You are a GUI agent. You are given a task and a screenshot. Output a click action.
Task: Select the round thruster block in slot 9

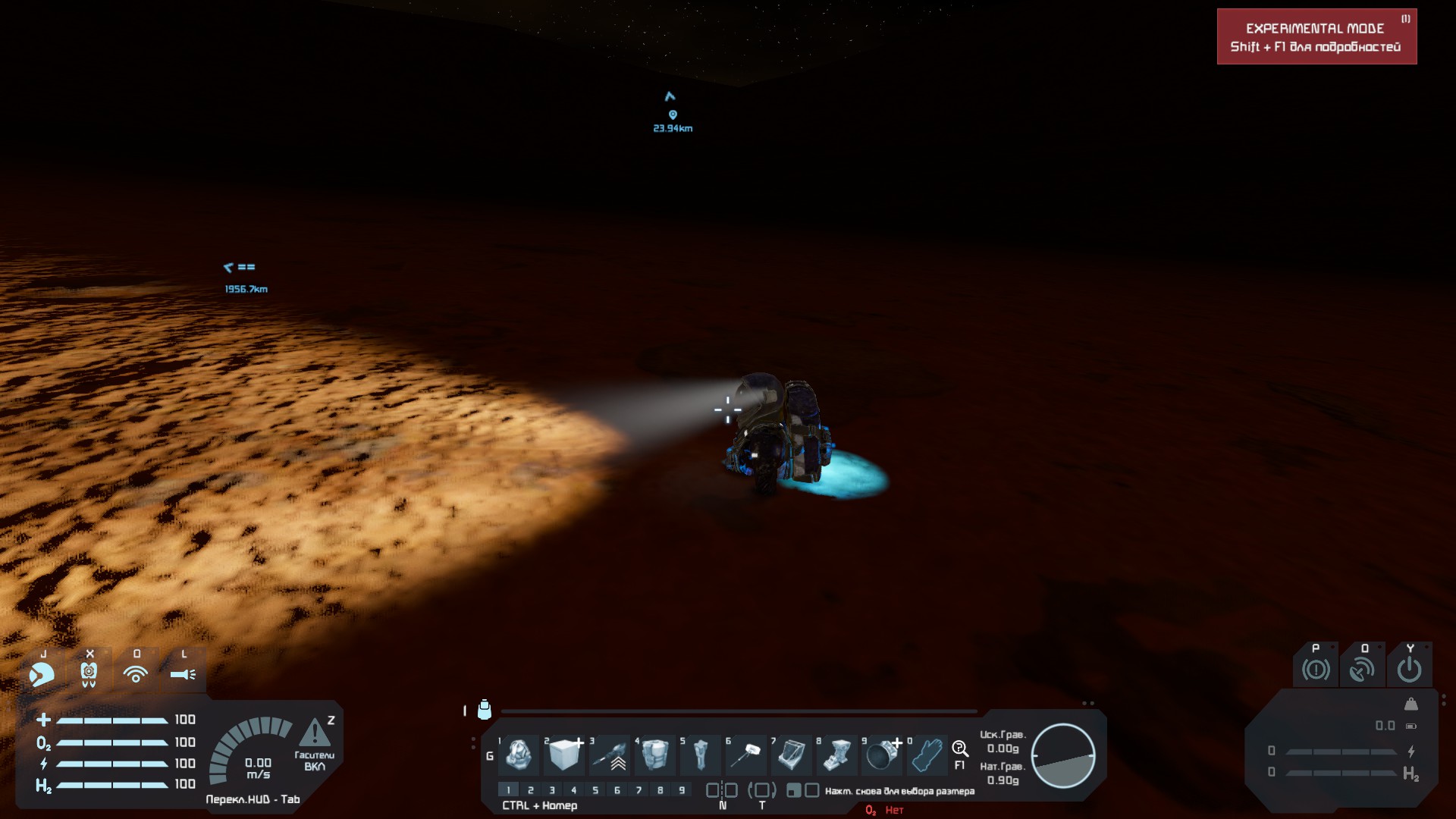pos(881,755)
